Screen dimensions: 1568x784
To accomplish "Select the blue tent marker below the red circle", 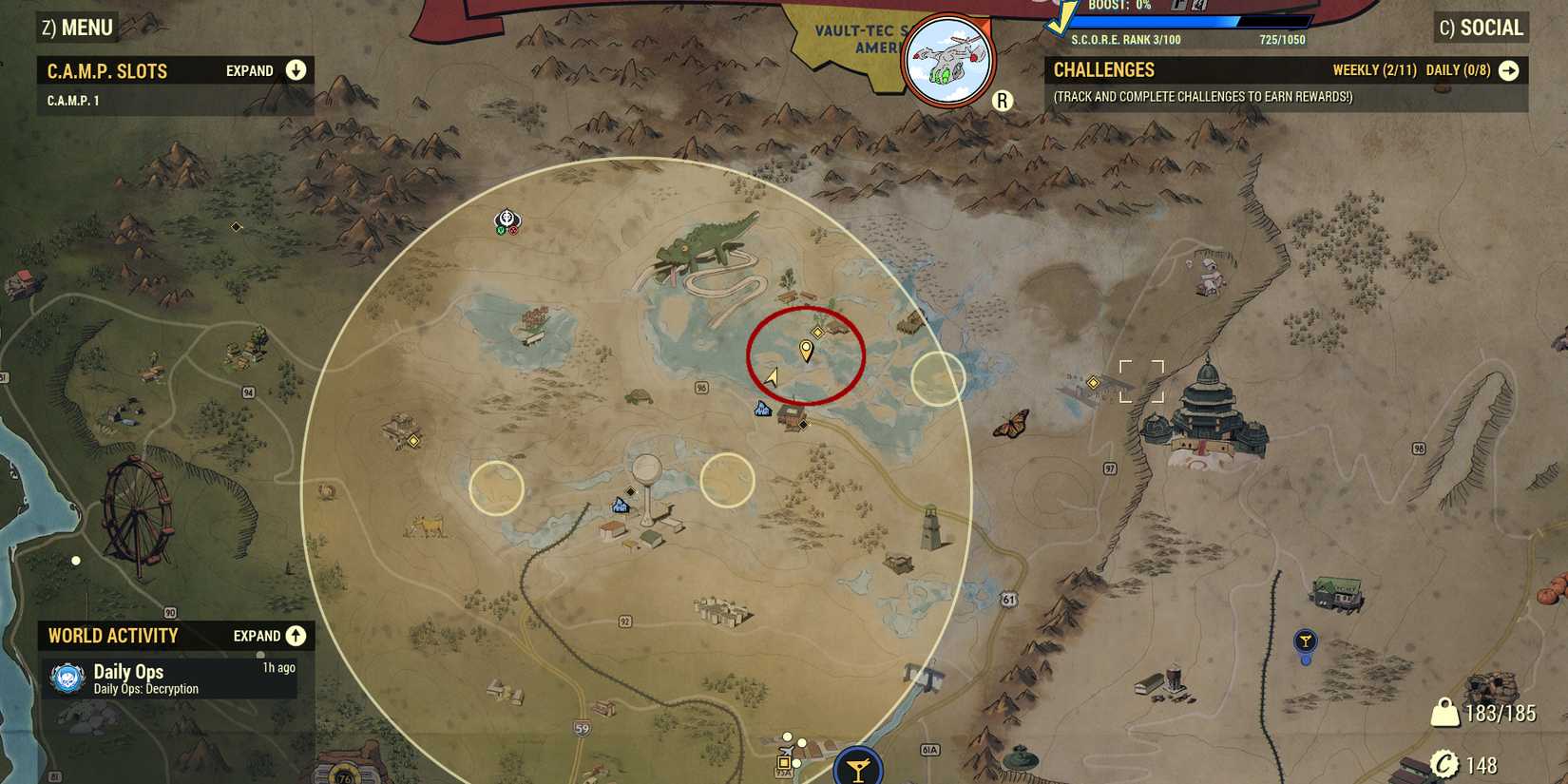I will click(x=760, y=411).
